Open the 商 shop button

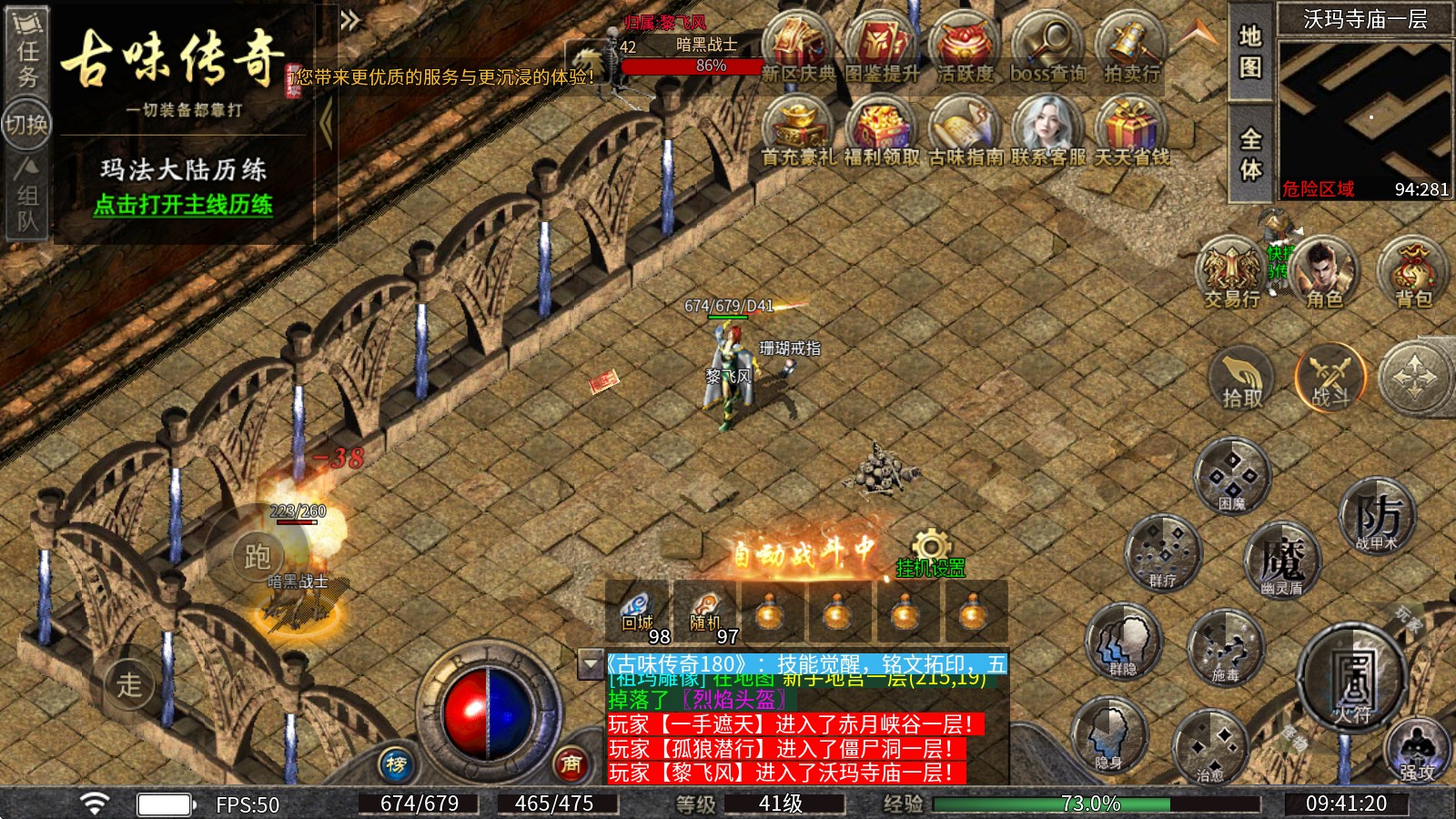click(x=571, y=764)
